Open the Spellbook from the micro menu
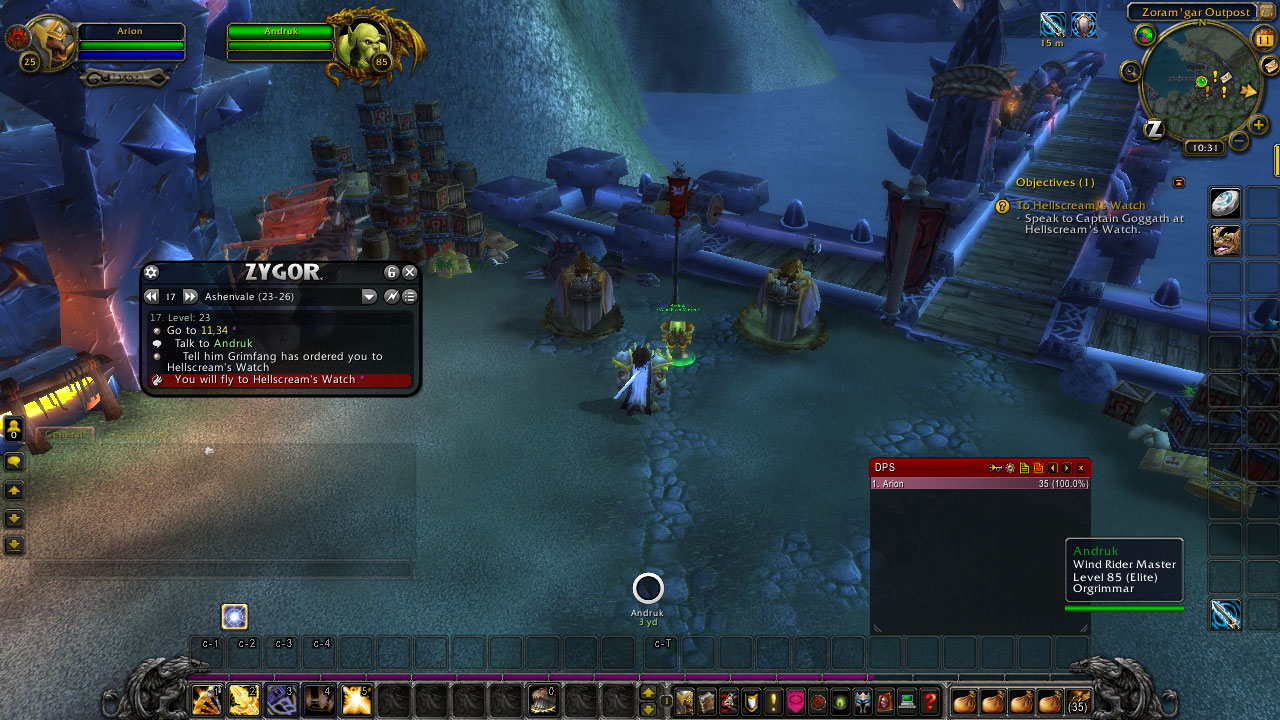Image resolution: width=1280 pixels, height=720 pixels. (706, 701)
